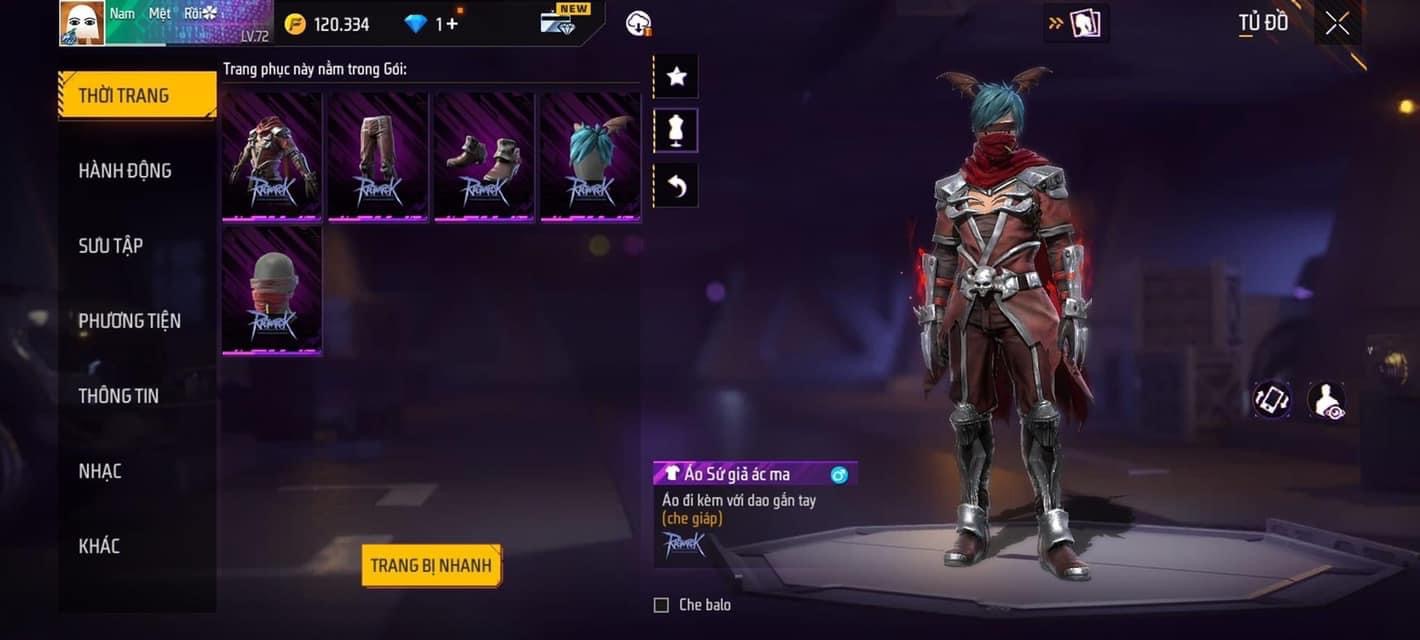Choose the brown pants item
Screen dimensions: 1420x640
coord(378,156)
